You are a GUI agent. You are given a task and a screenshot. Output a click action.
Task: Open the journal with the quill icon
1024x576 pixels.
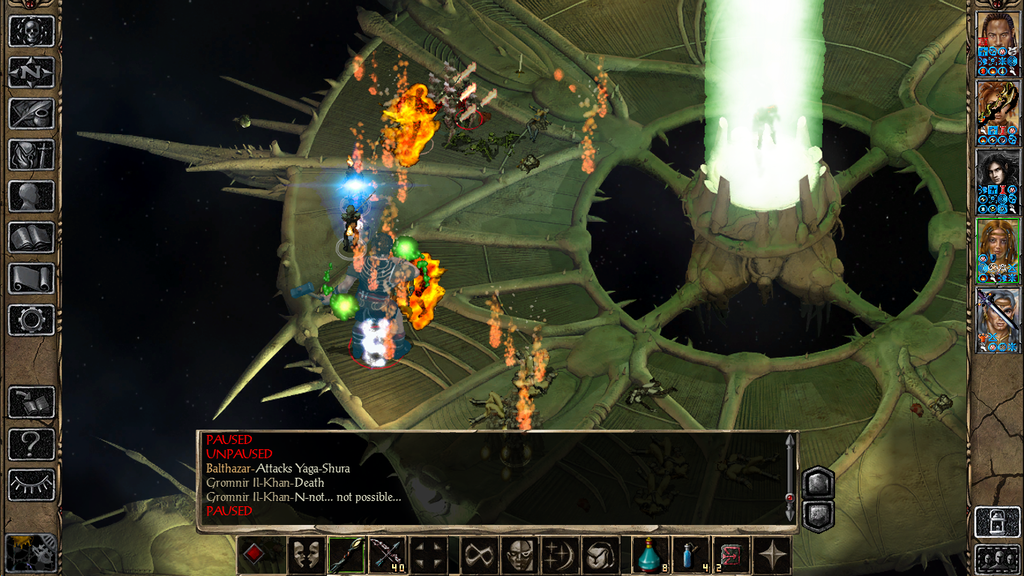[31, 113]
